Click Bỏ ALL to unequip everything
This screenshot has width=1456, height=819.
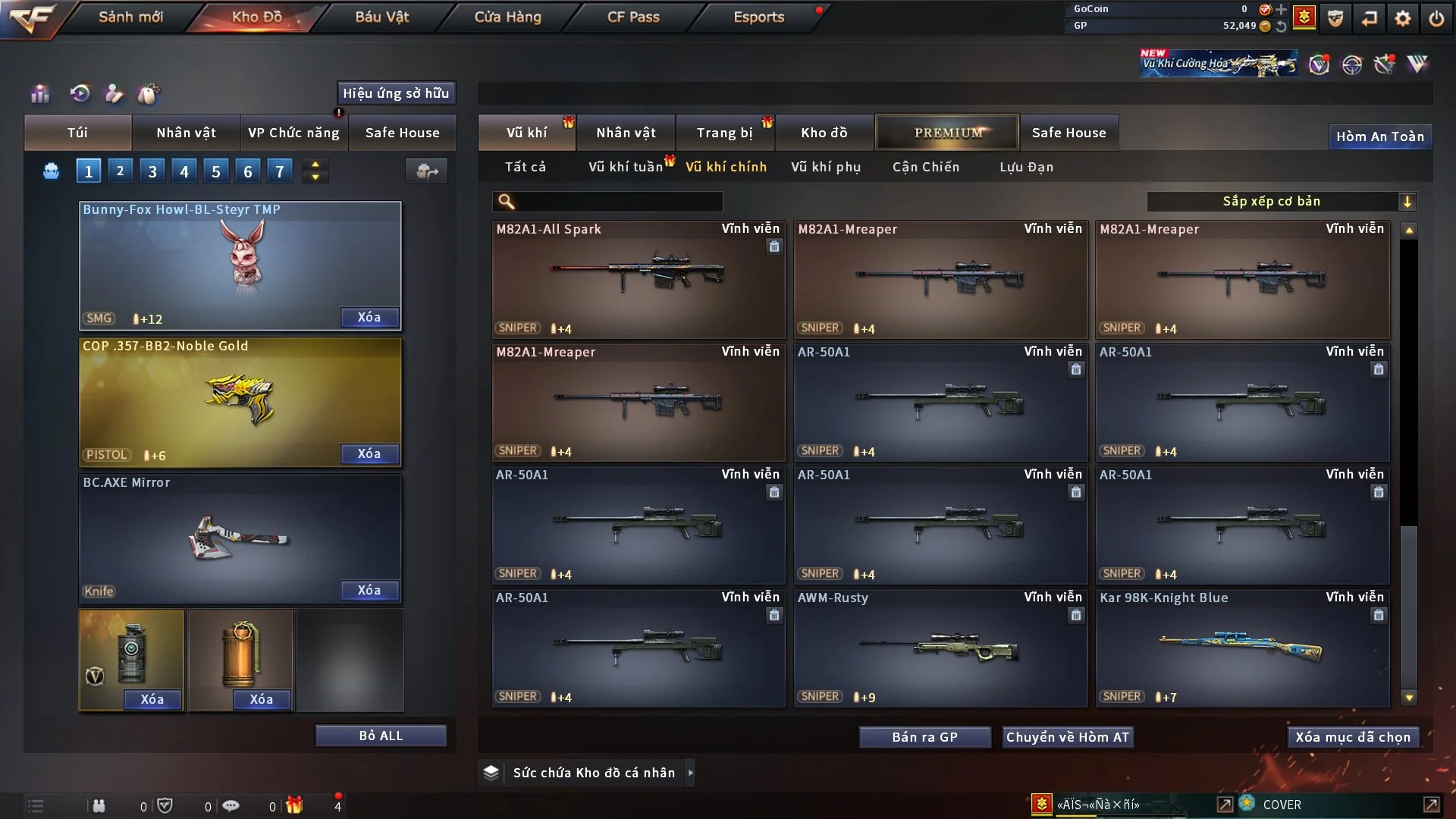(x=381, y=736)
